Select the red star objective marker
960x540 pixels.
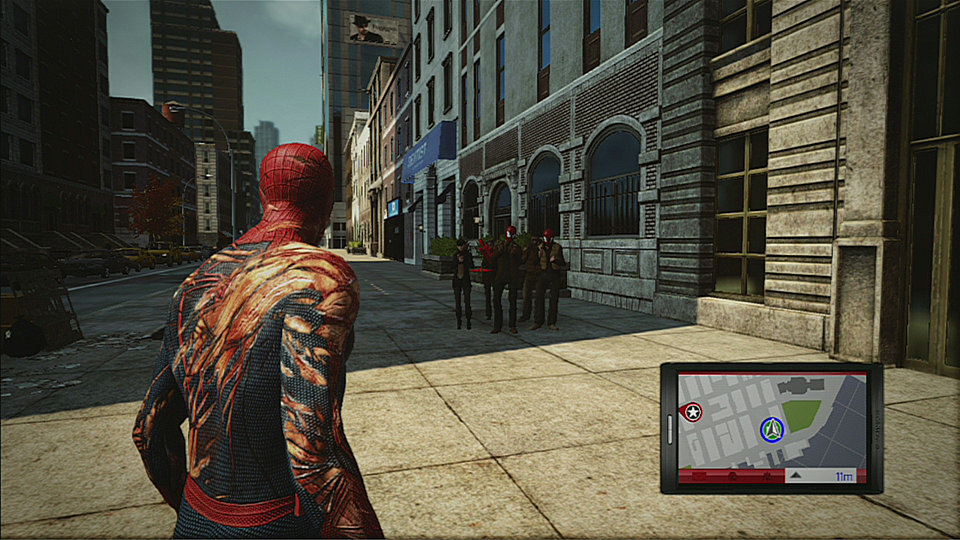pyautogui.click(x=692, y=411)
